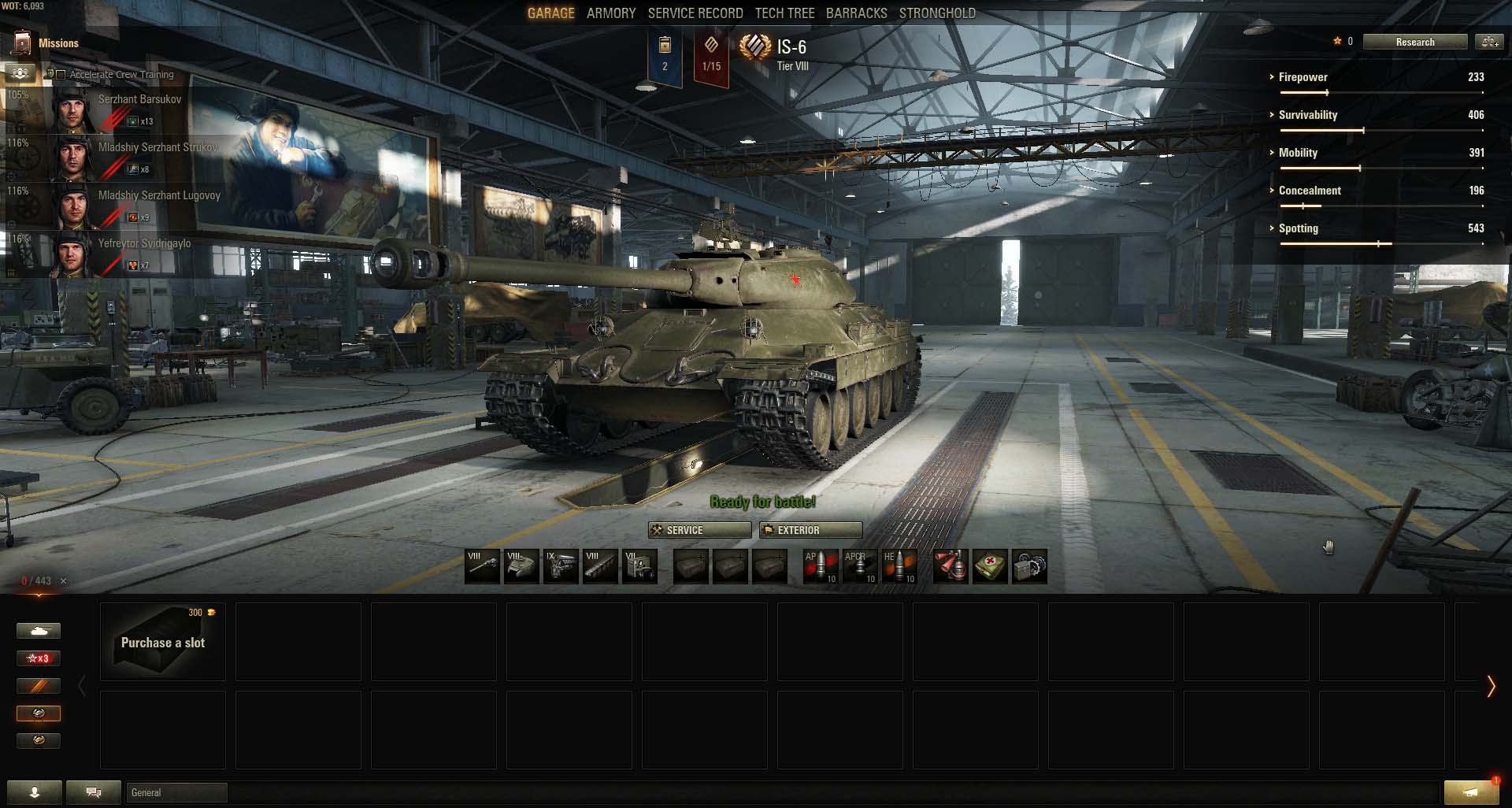Go to the Tech Tree tab
The image size is (1512, 808).
click(x=784, y=13)
